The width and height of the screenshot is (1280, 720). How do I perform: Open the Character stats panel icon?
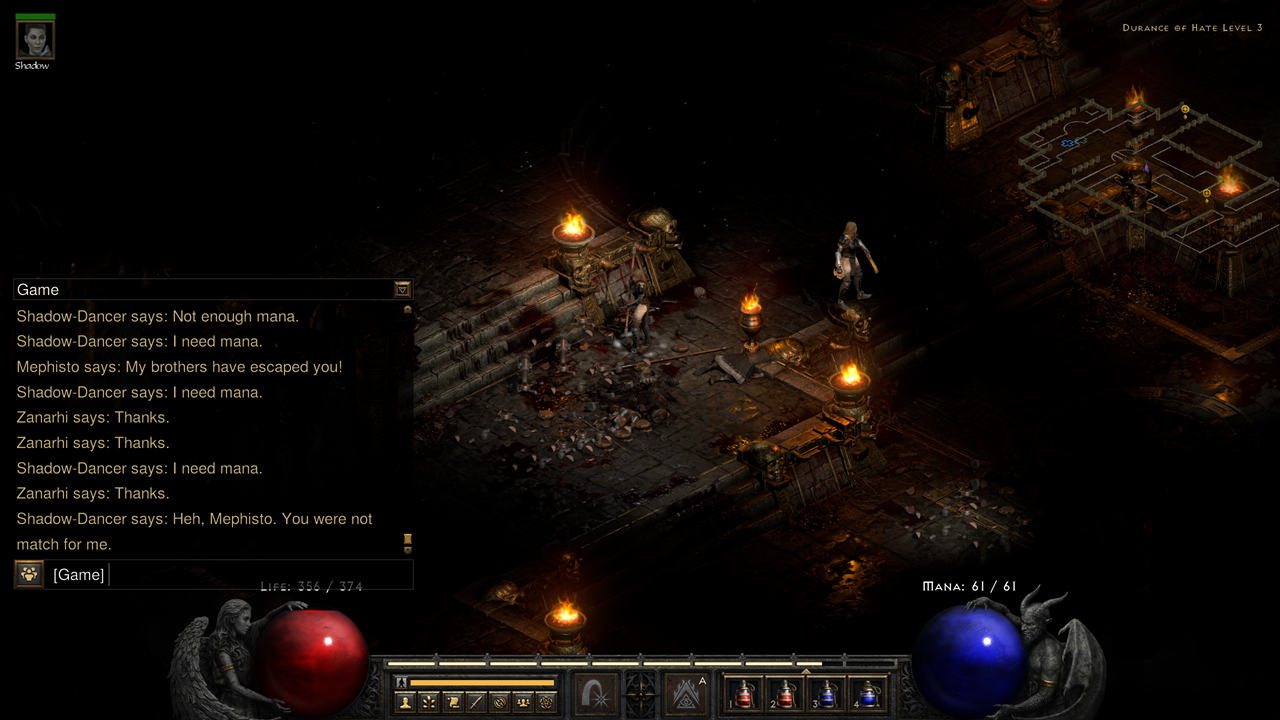(405, 702)
